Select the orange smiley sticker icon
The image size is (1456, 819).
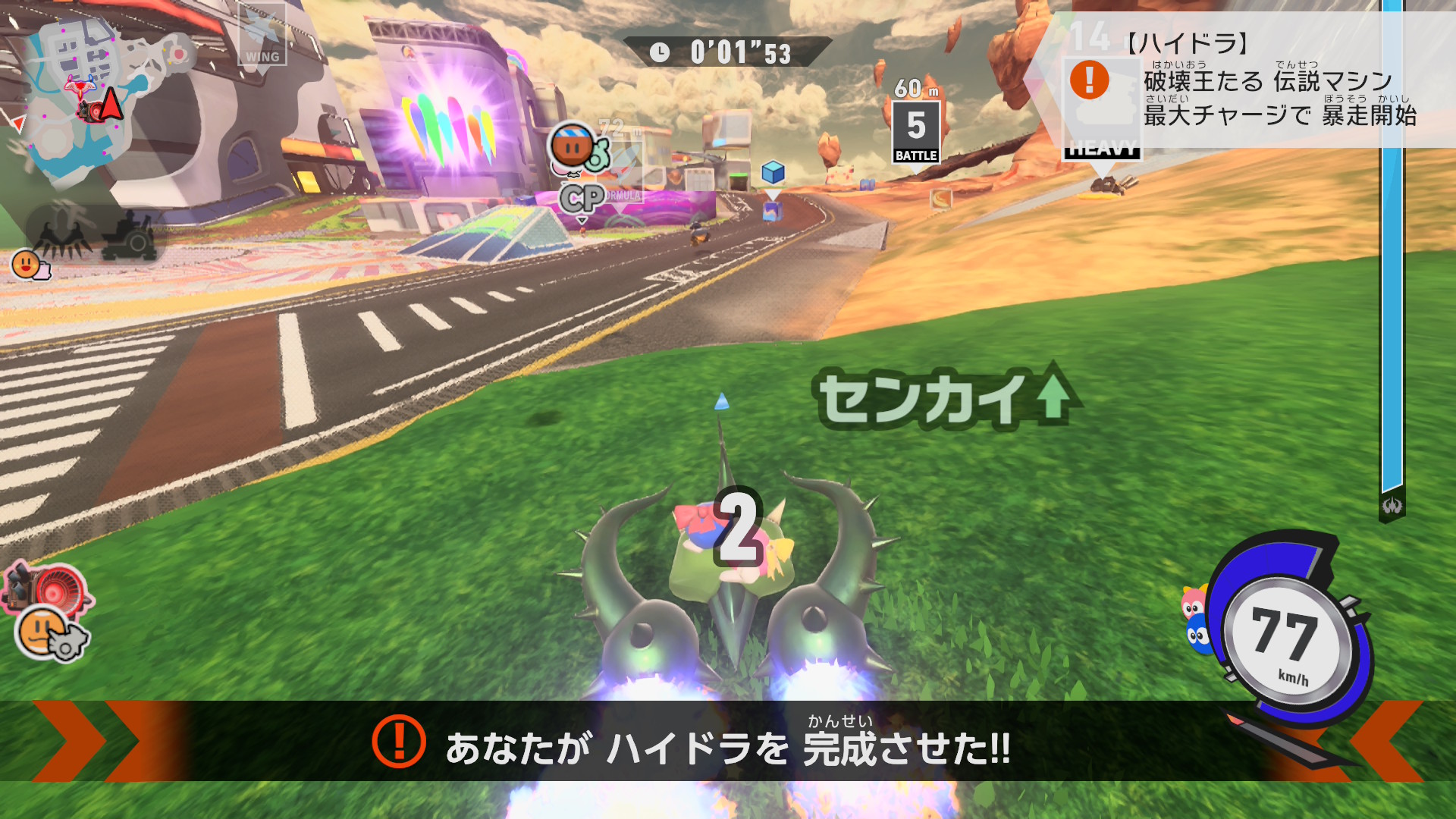click(x=27, y=264)
